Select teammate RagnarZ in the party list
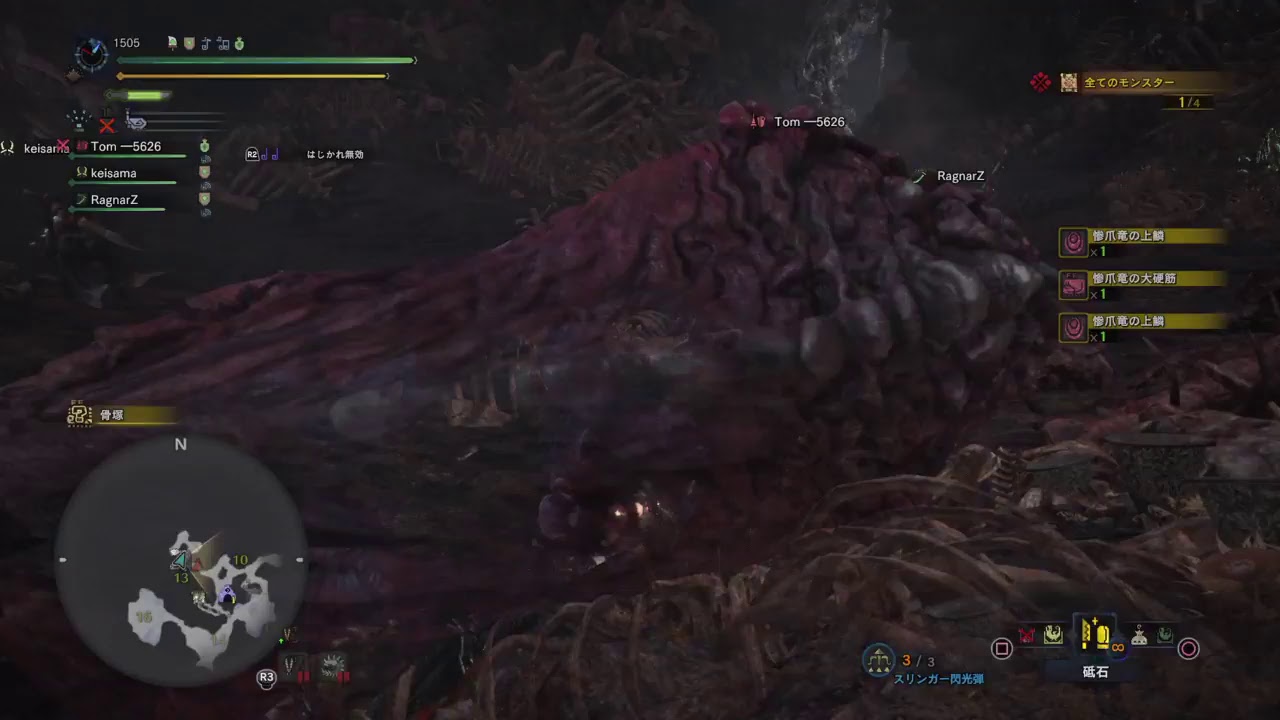This screenshot has width=1280, height=720. coord(114,199)
